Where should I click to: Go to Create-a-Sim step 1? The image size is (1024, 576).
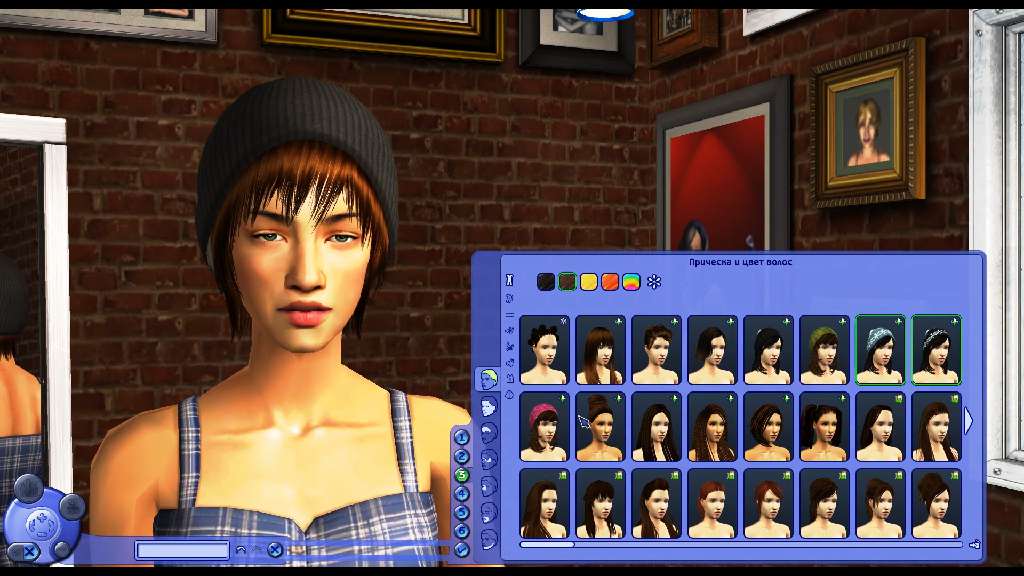[462, 437]
